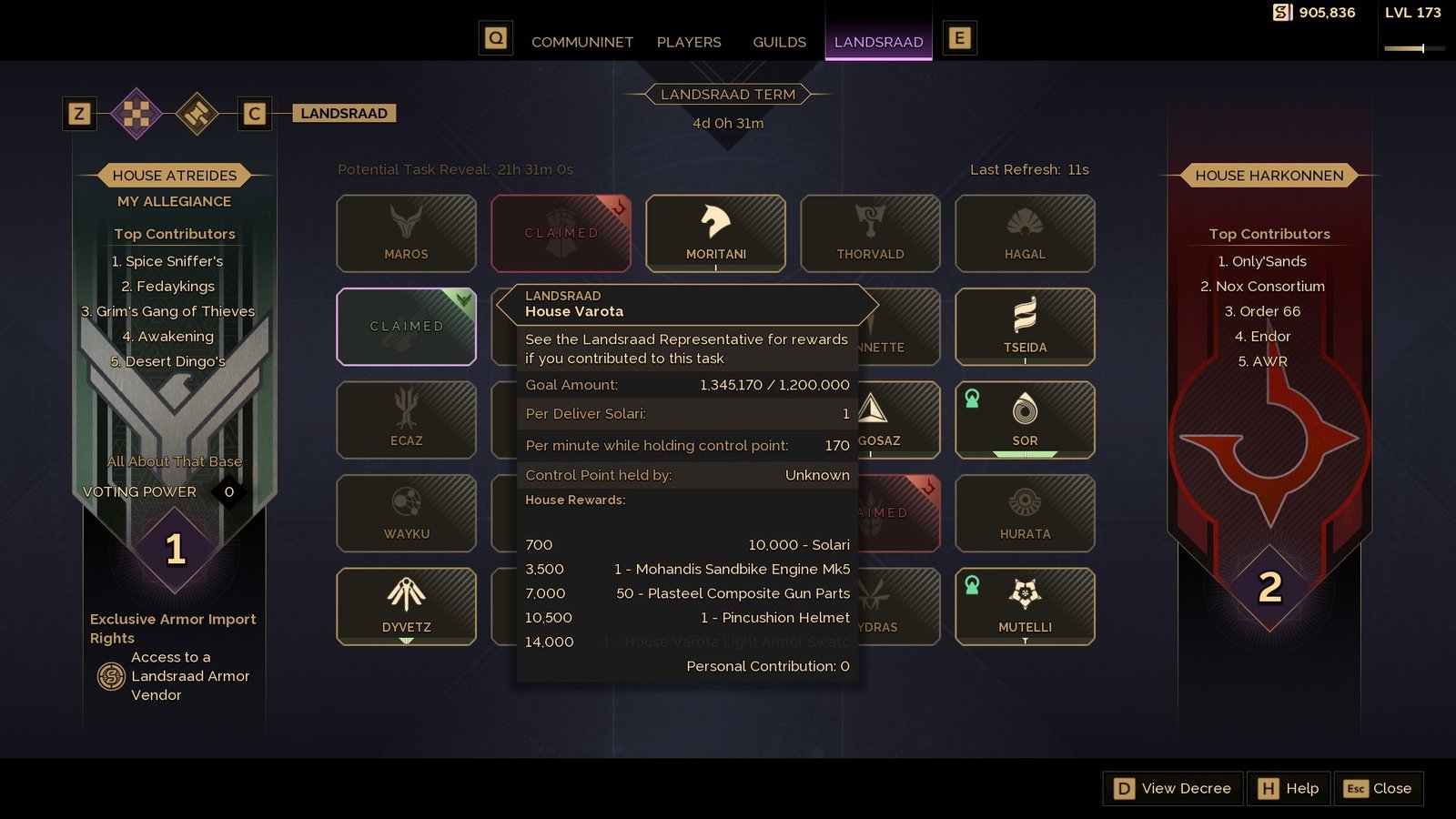
Task: Go to the Guilds tab
Action: point(779,42)
